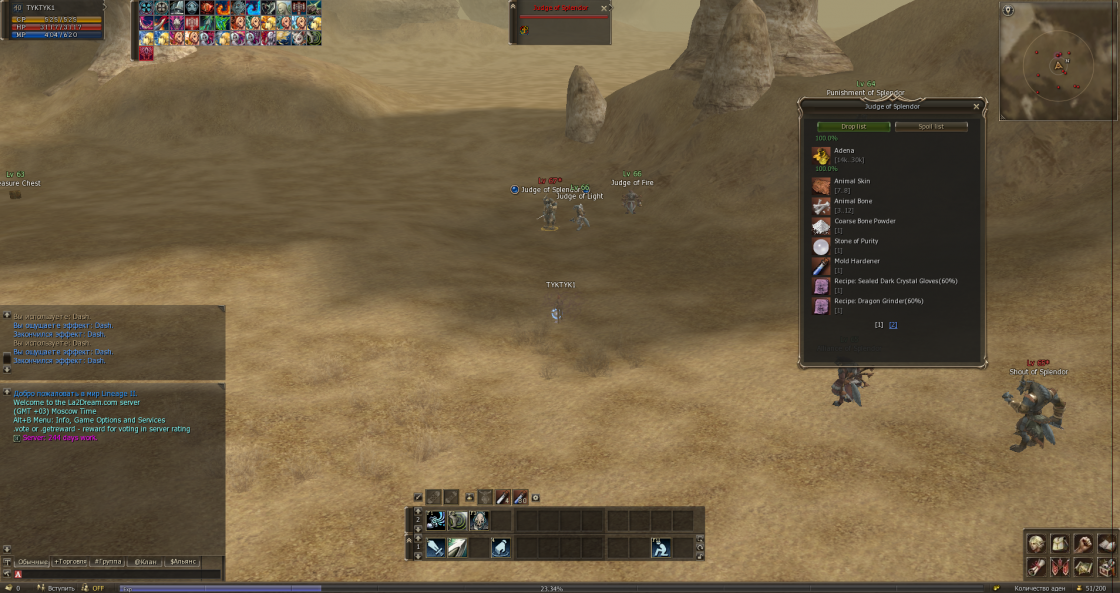Select the Recipe: Dragon Grinder icon
Image resolution: width=1120 pixels, height=593 pixels.
821,306
